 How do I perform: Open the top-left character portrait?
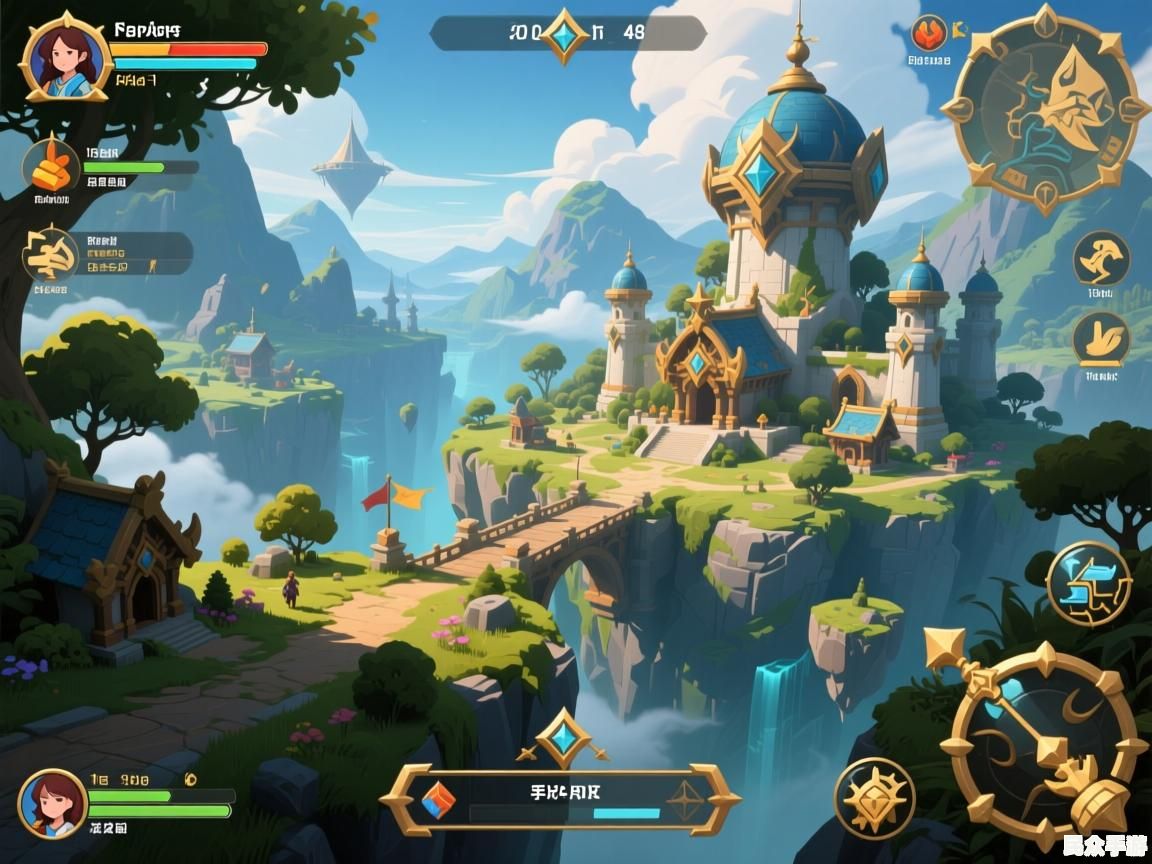pos(65,57)
